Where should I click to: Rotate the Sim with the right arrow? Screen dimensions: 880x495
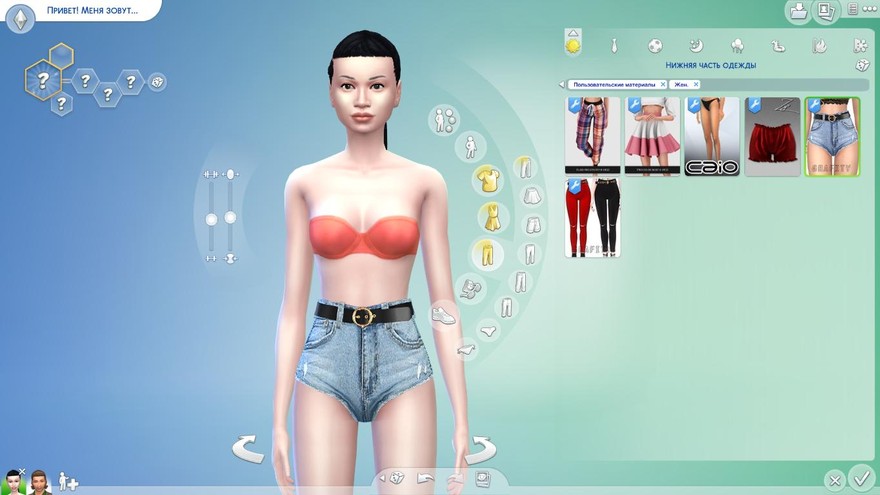479,448
